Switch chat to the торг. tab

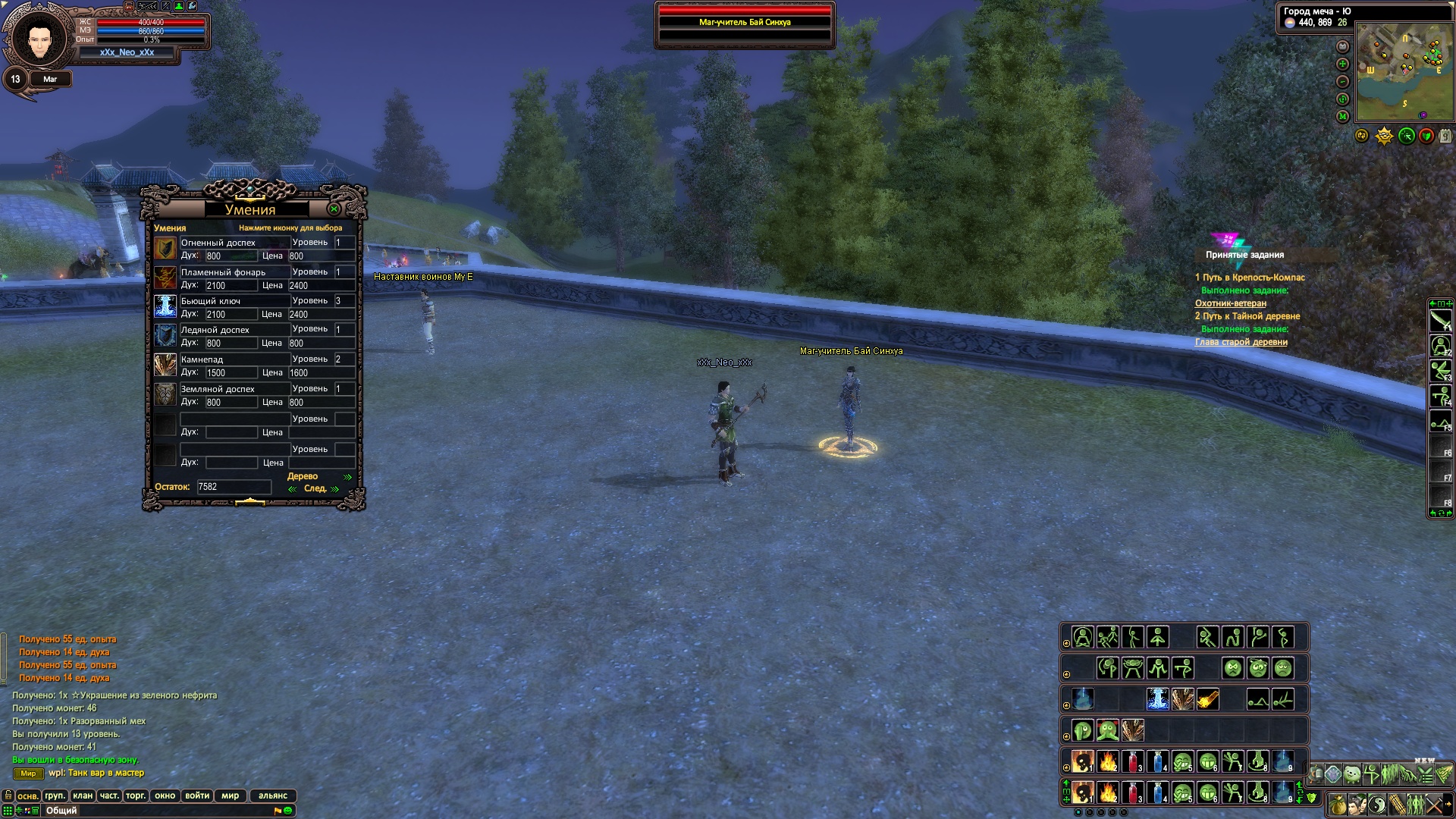pos(136,795)
